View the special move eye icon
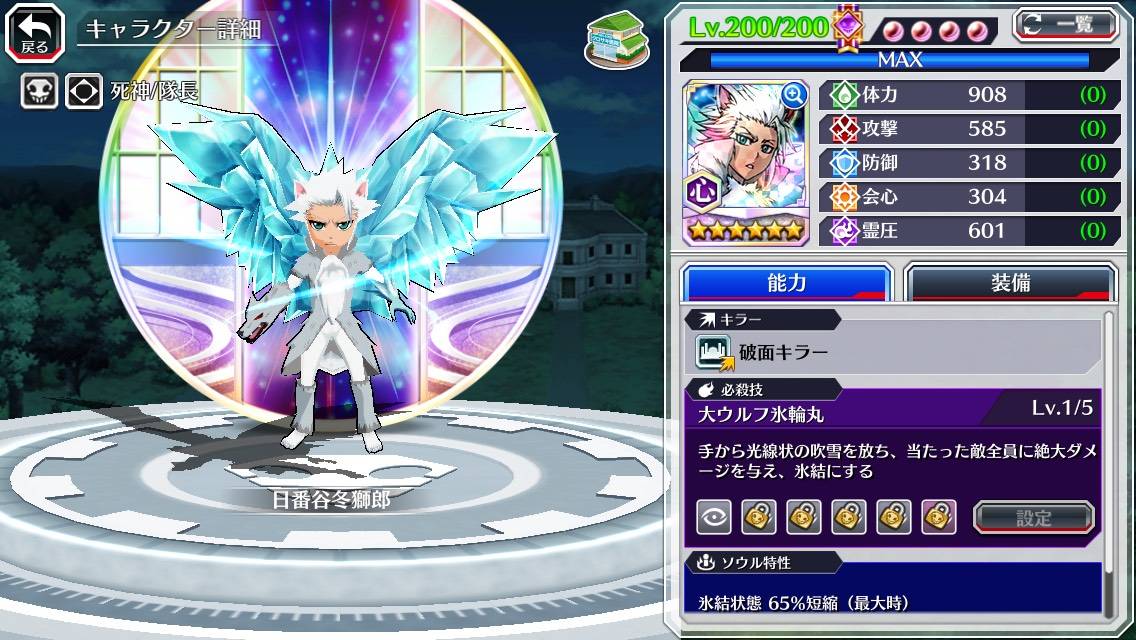 point(714,517)
